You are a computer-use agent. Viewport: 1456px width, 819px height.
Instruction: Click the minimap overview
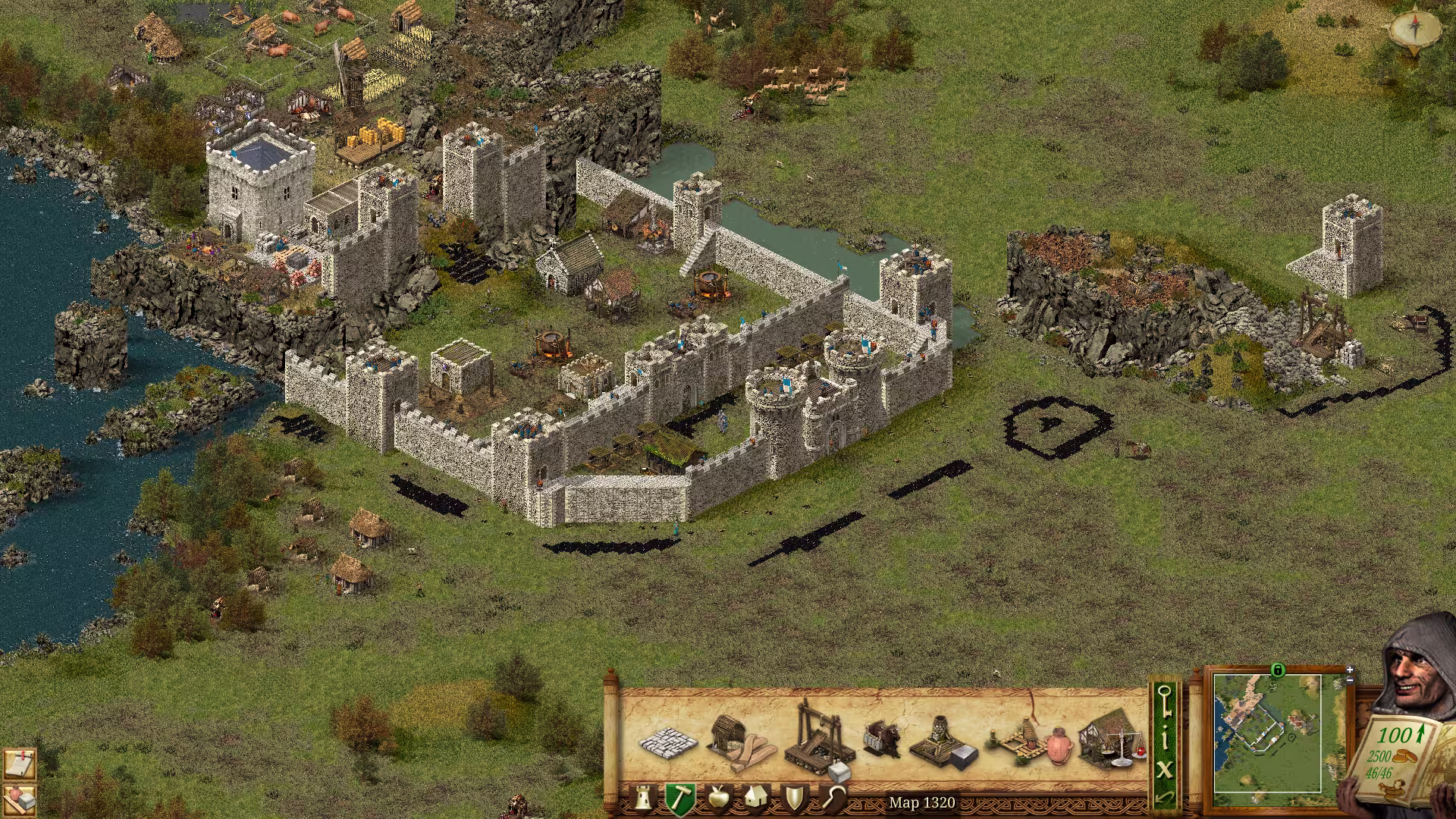coord(1267,733)
